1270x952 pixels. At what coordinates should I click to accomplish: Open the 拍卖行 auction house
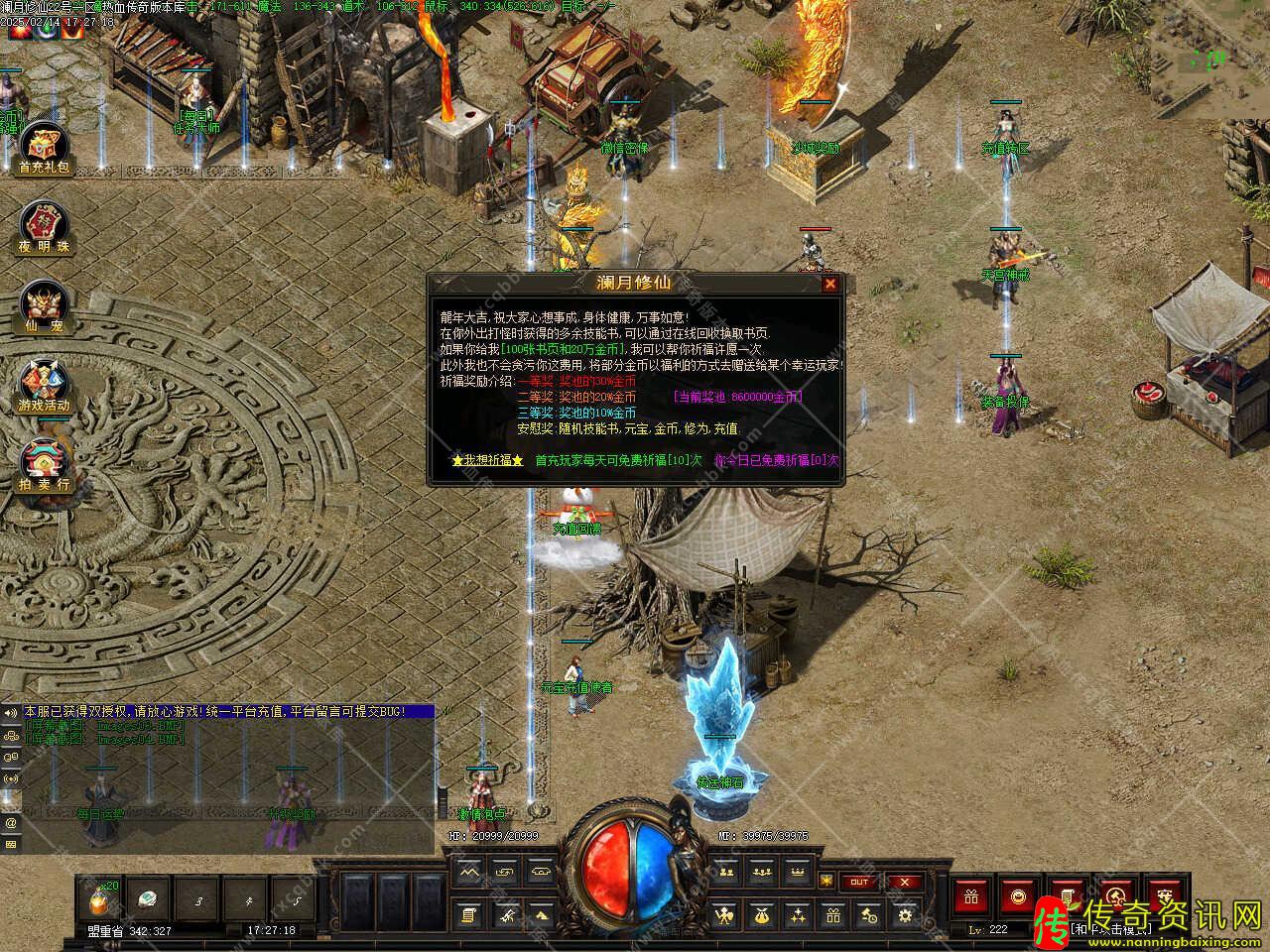click(x=44, y=464)
